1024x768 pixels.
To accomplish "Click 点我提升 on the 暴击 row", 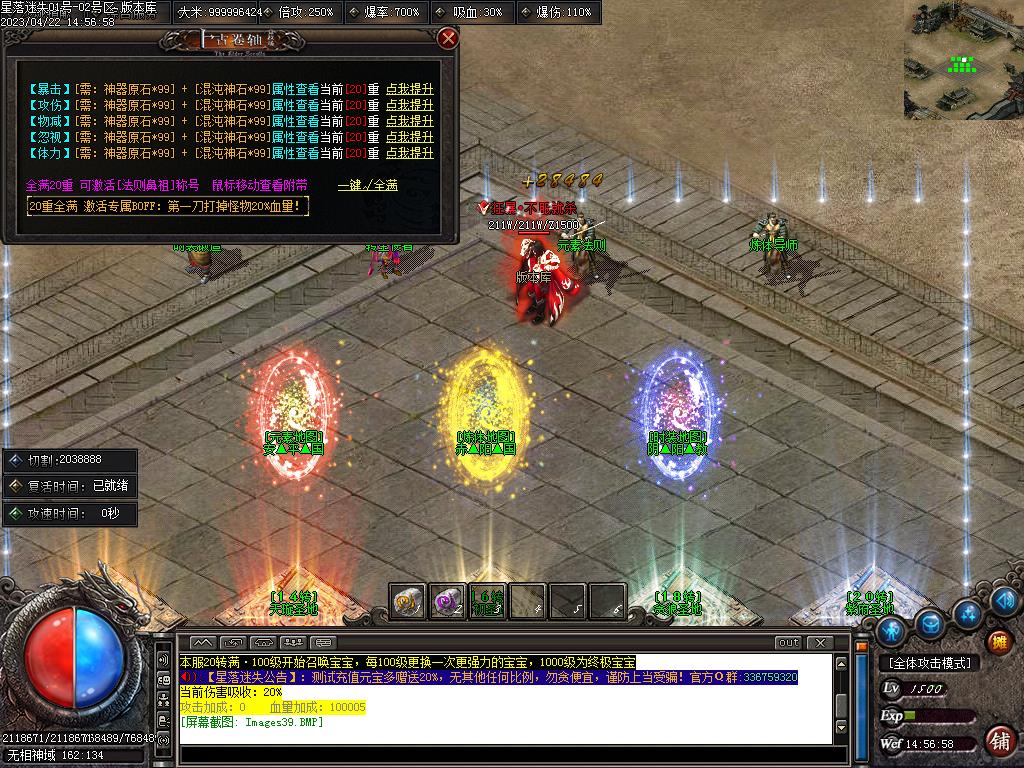I will (x=410, y=89).
